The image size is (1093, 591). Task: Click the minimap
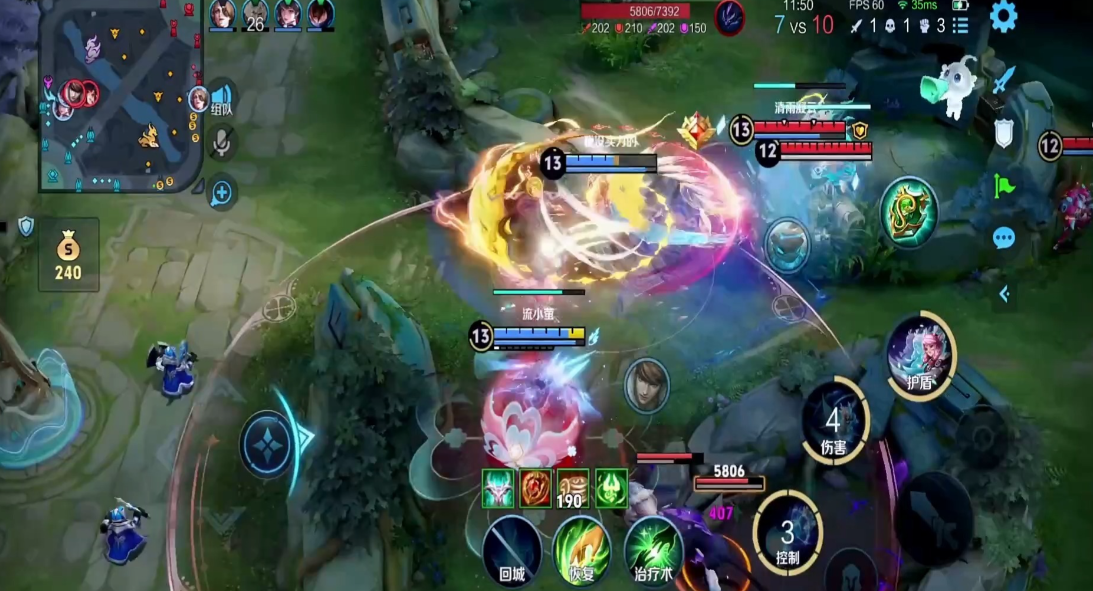tap(121, 95)
